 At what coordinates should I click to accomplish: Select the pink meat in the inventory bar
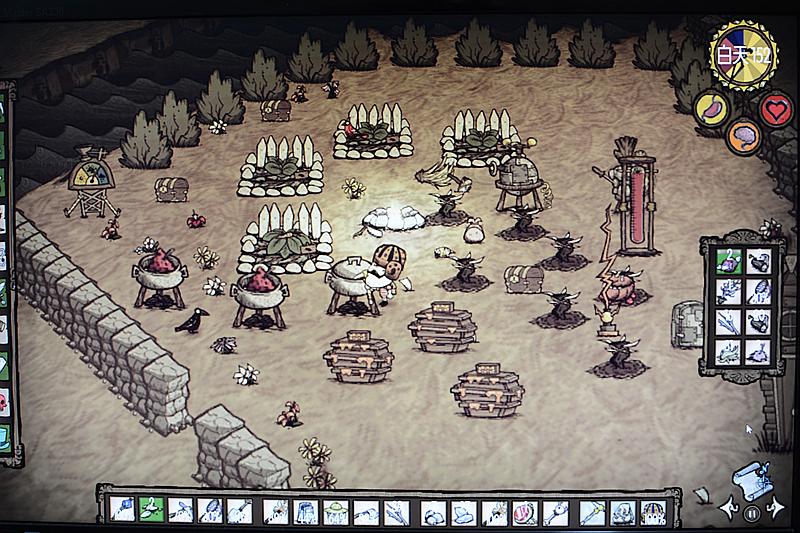coord(525,512)
